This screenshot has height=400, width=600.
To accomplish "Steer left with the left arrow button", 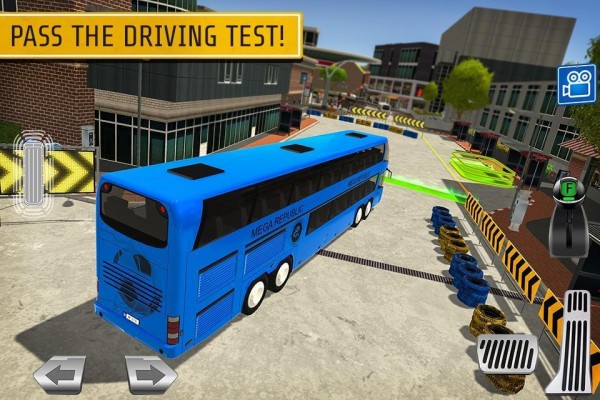I will [59, 375].
